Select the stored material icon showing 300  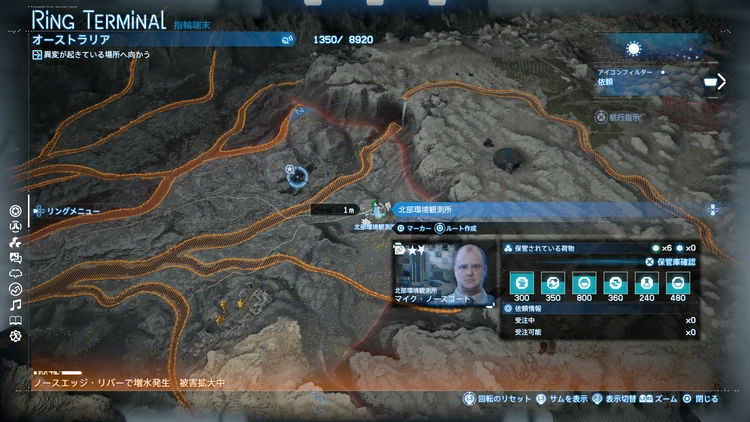520,283
